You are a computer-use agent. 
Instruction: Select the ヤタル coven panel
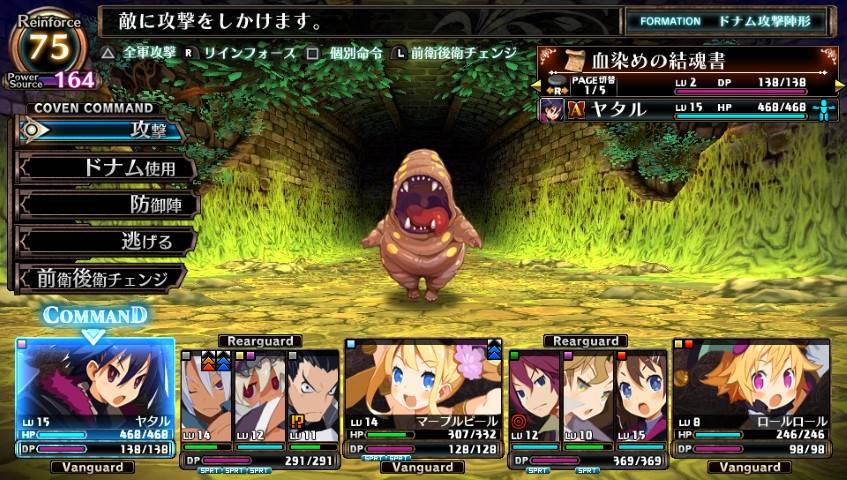pos(95,398)
